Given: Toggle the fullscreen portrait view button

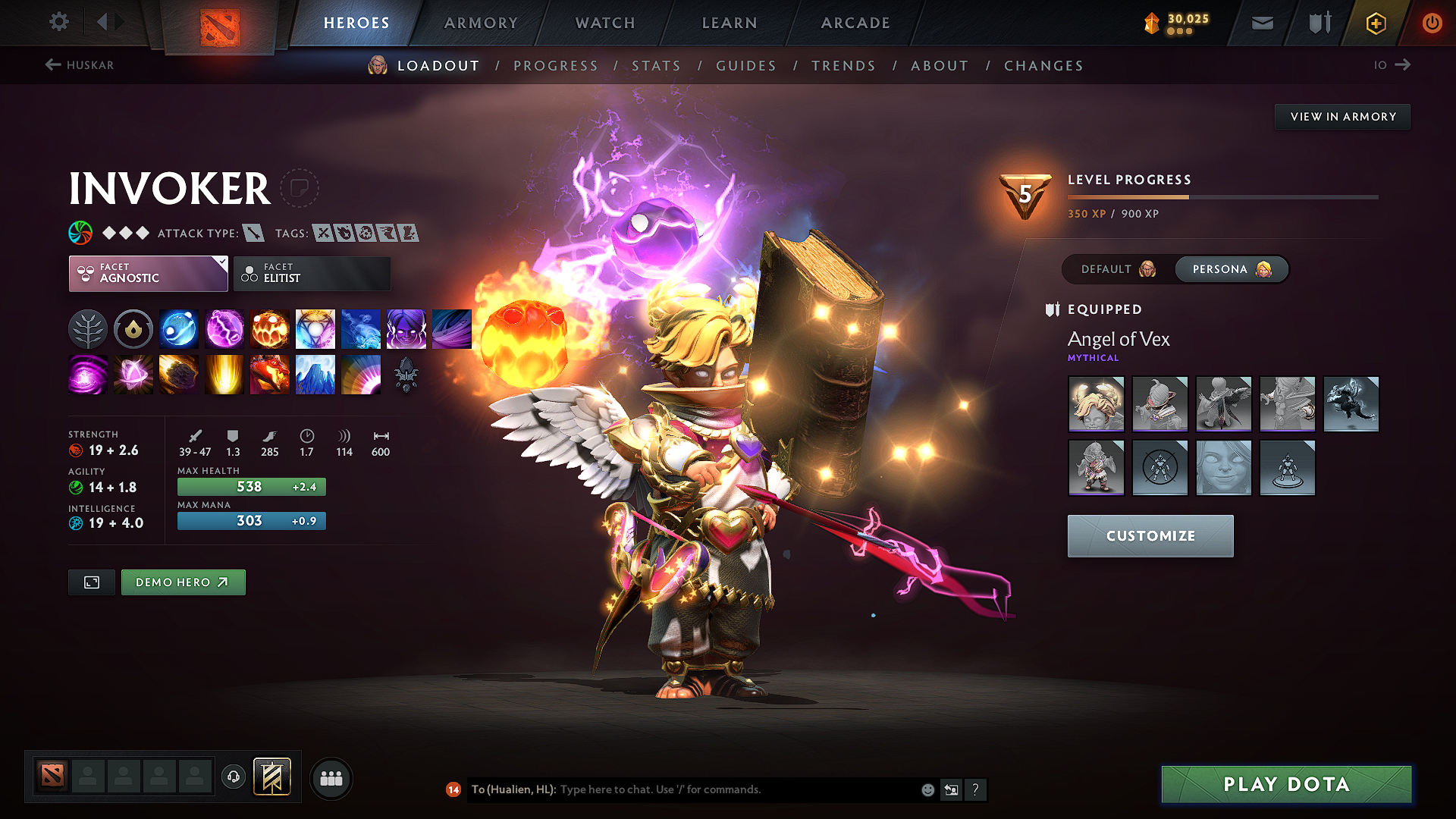Looking at the screenshot, I should click(91, 582).
